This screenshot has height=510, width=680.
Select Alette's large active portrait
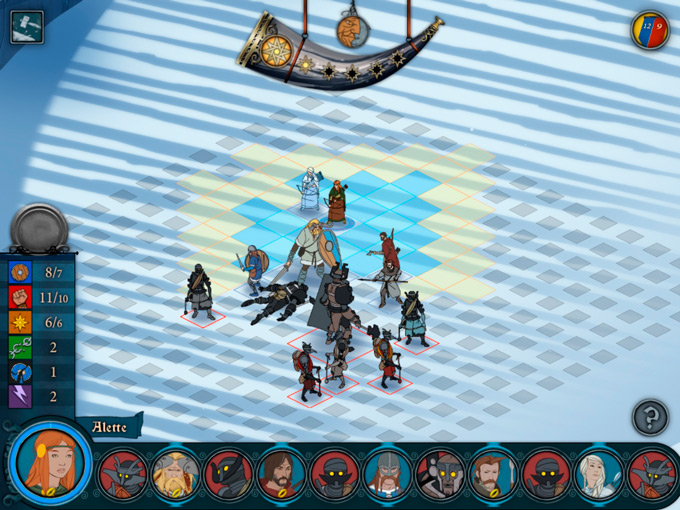click(51, 466)
